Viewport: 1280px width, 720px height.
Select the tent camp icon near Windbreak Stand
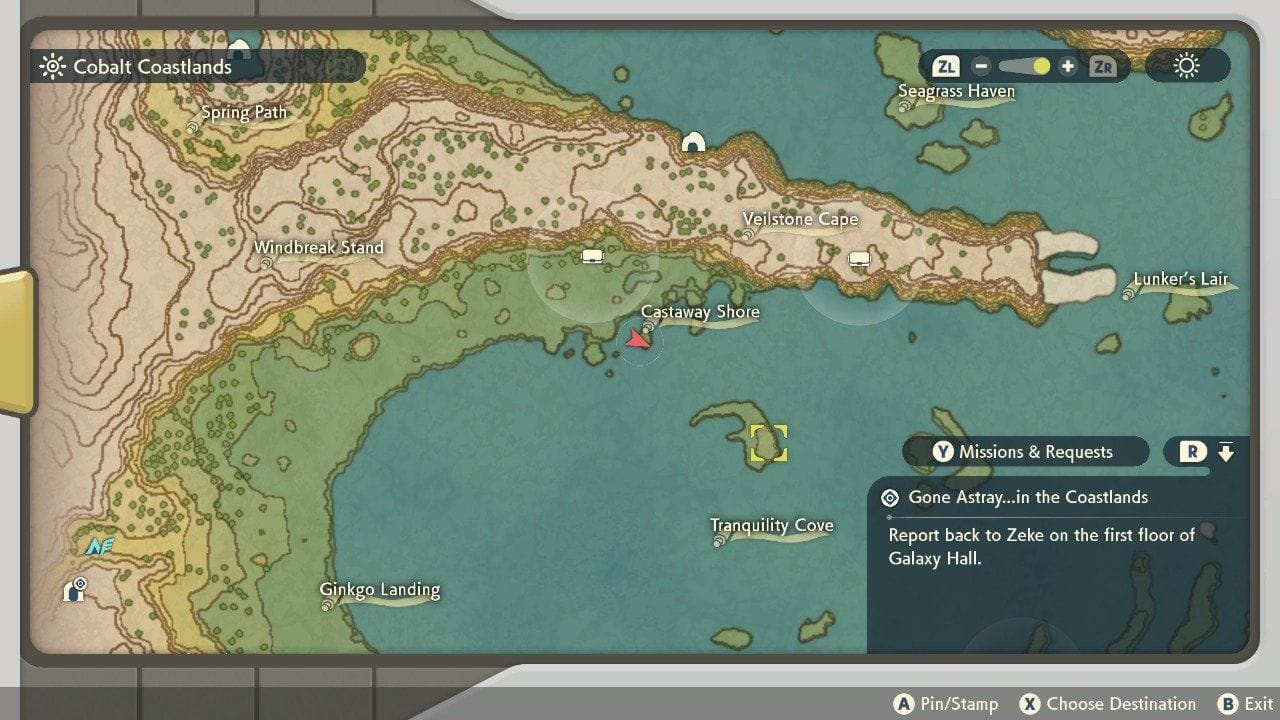593,255
